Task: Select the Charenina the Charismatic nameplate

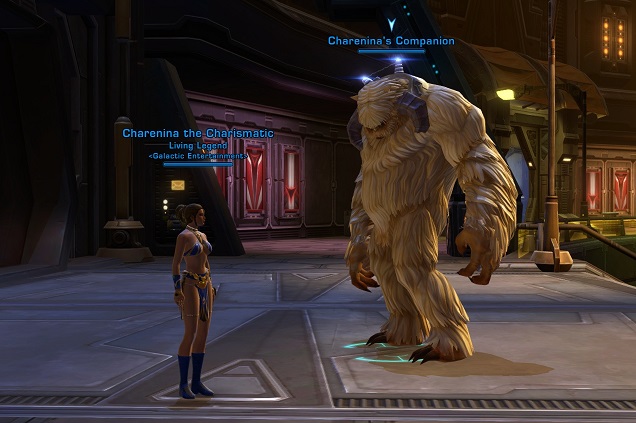Action: (198, 133)
